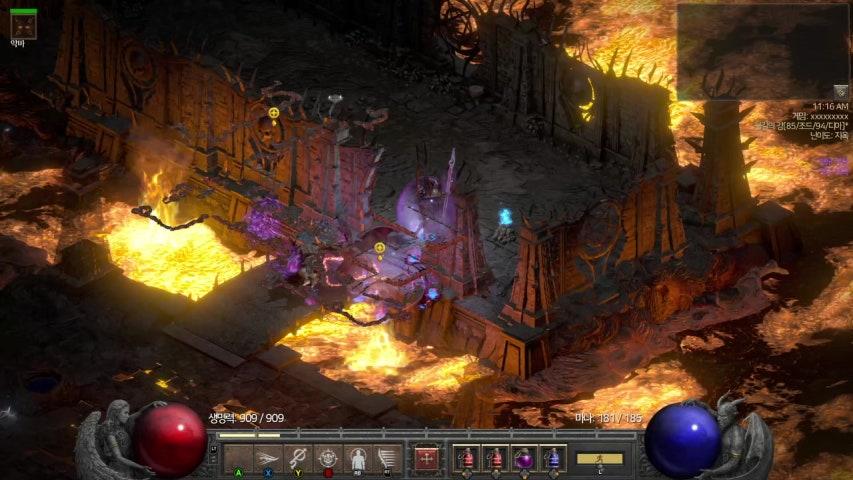Use the second red healing potion in the belt
Image resolution: width=853 pixels, height=480 pixels.
point(495,458)
